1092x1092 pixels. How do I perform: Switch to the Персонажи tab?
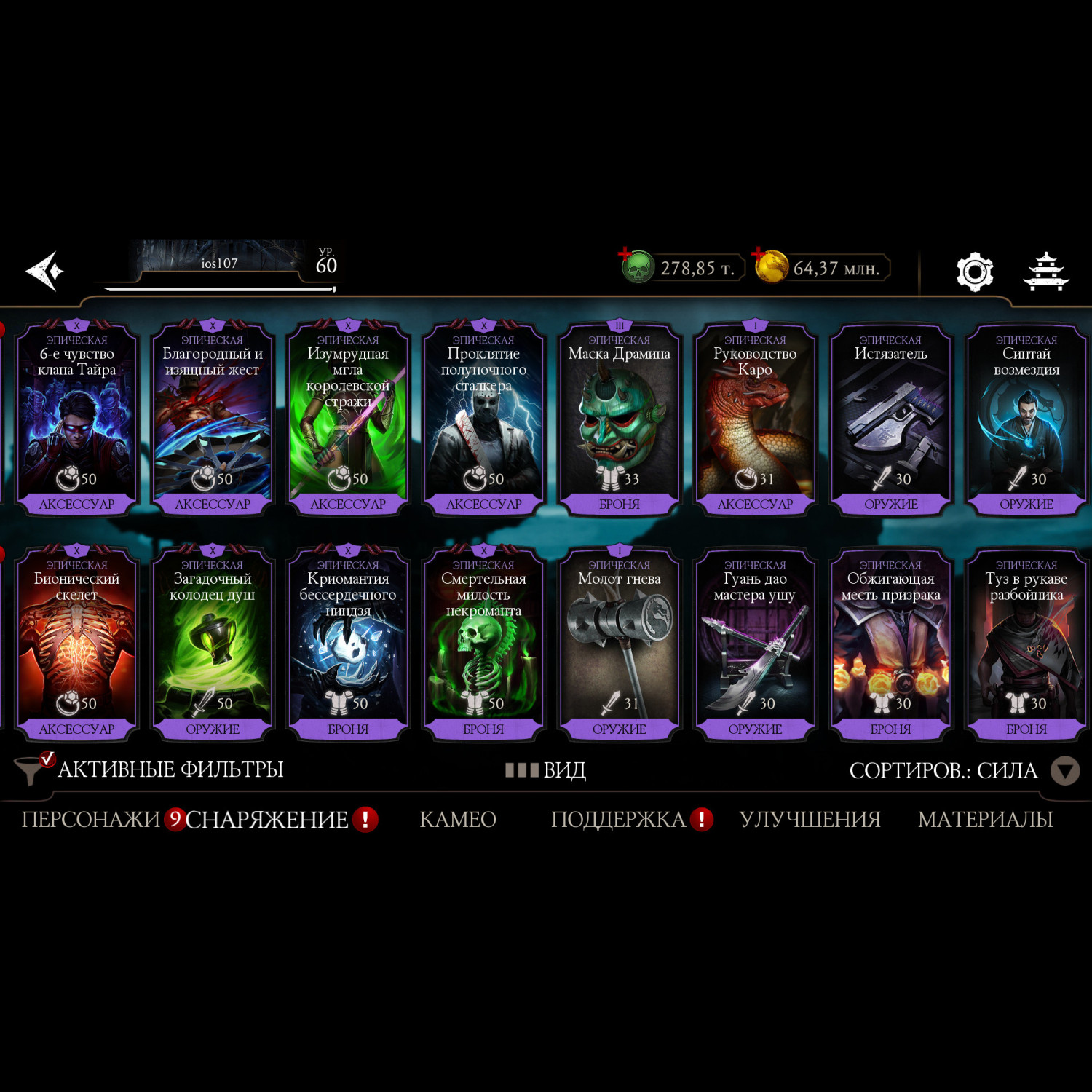tap(90, 820)
